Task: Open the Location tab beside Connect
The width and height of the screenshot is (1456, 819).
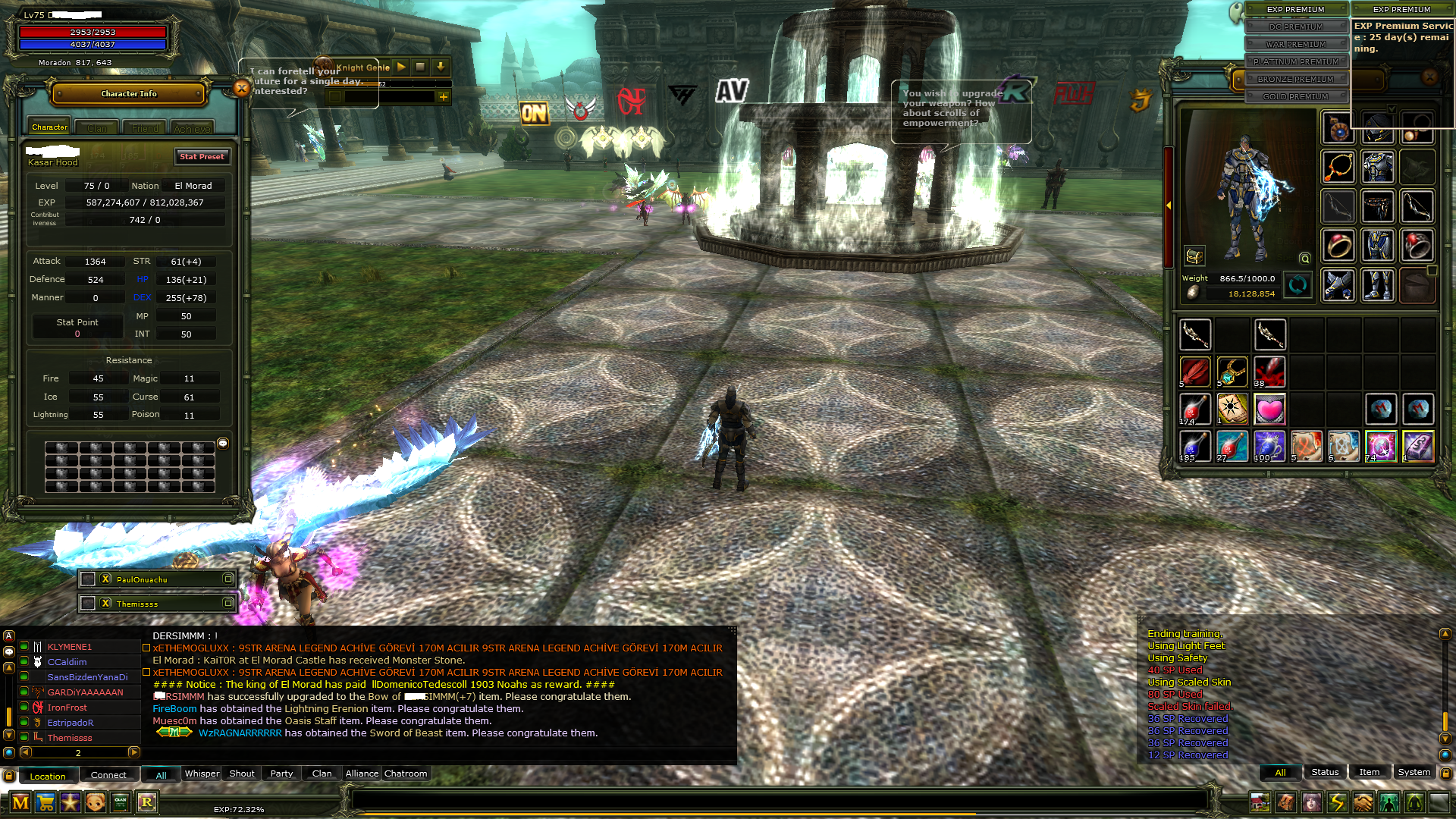Action: pos(47,776)
